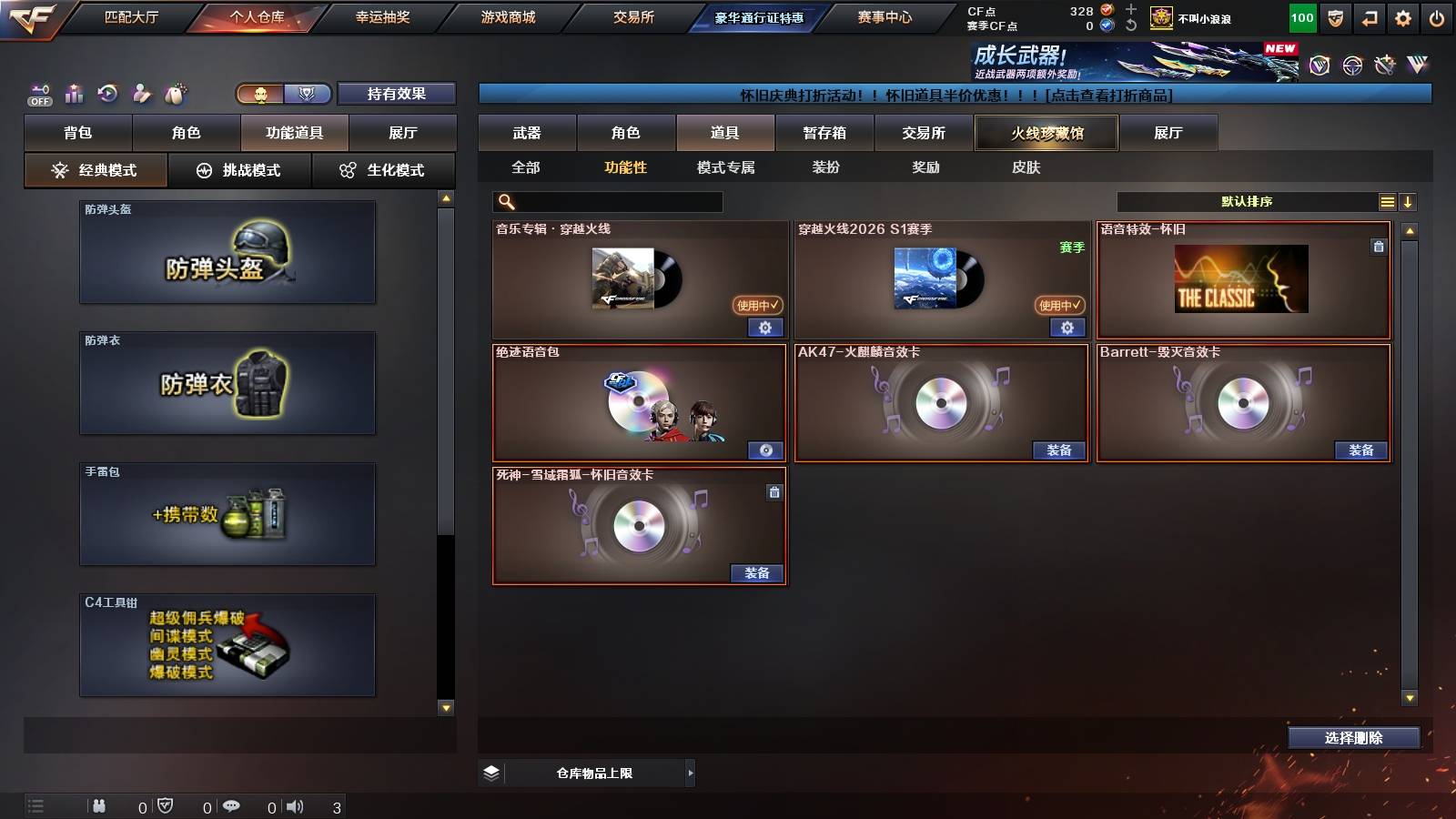The image size is (1456, 819).
Task: Click the sort direction arrow next to 默认排序
Action: coord(1409,201)
